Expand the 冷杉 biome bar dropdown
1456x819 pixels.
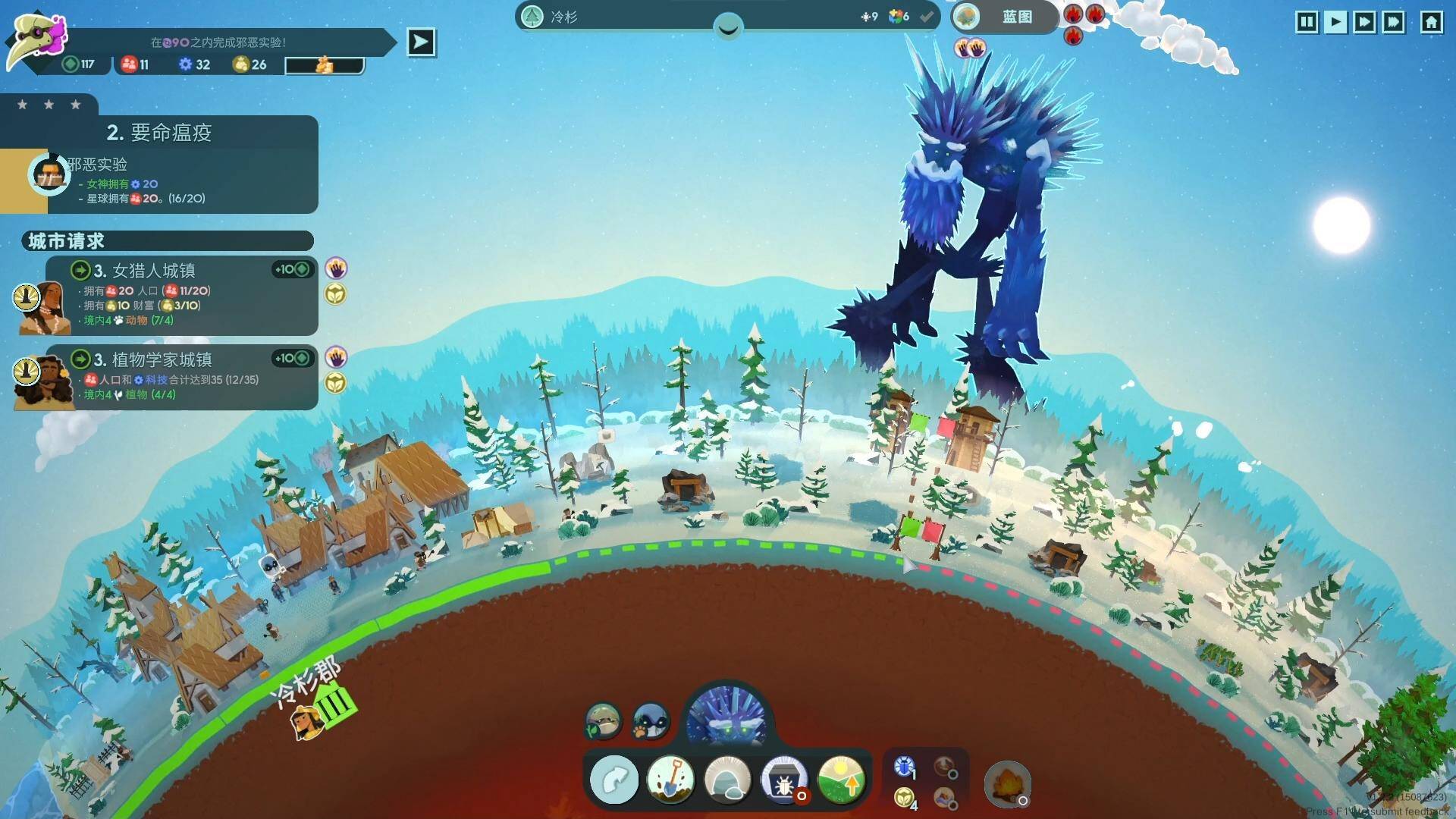(x=728, y=28)
